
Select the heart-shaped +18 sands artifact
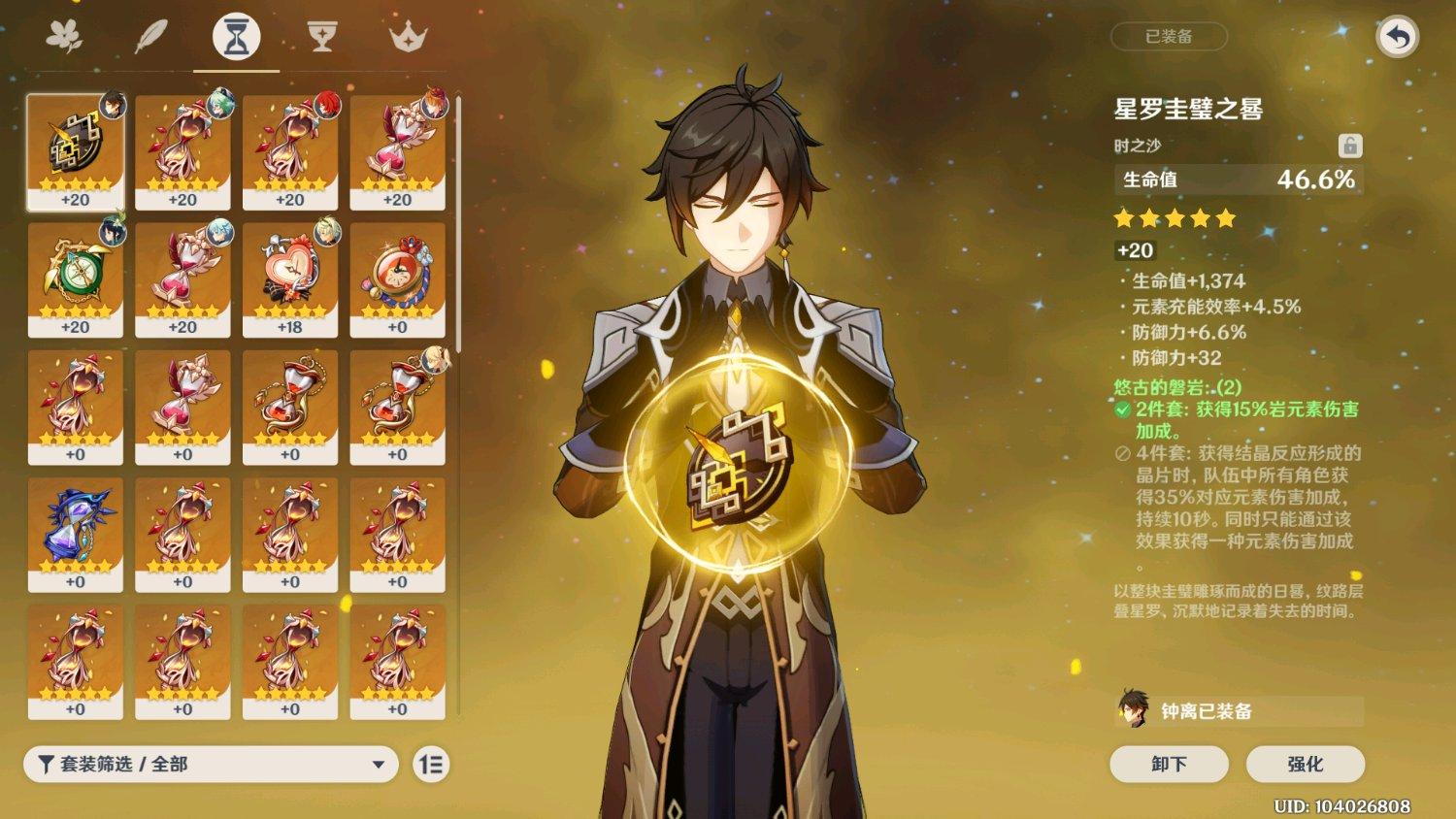pyautogui.click(x=290, y=278)
